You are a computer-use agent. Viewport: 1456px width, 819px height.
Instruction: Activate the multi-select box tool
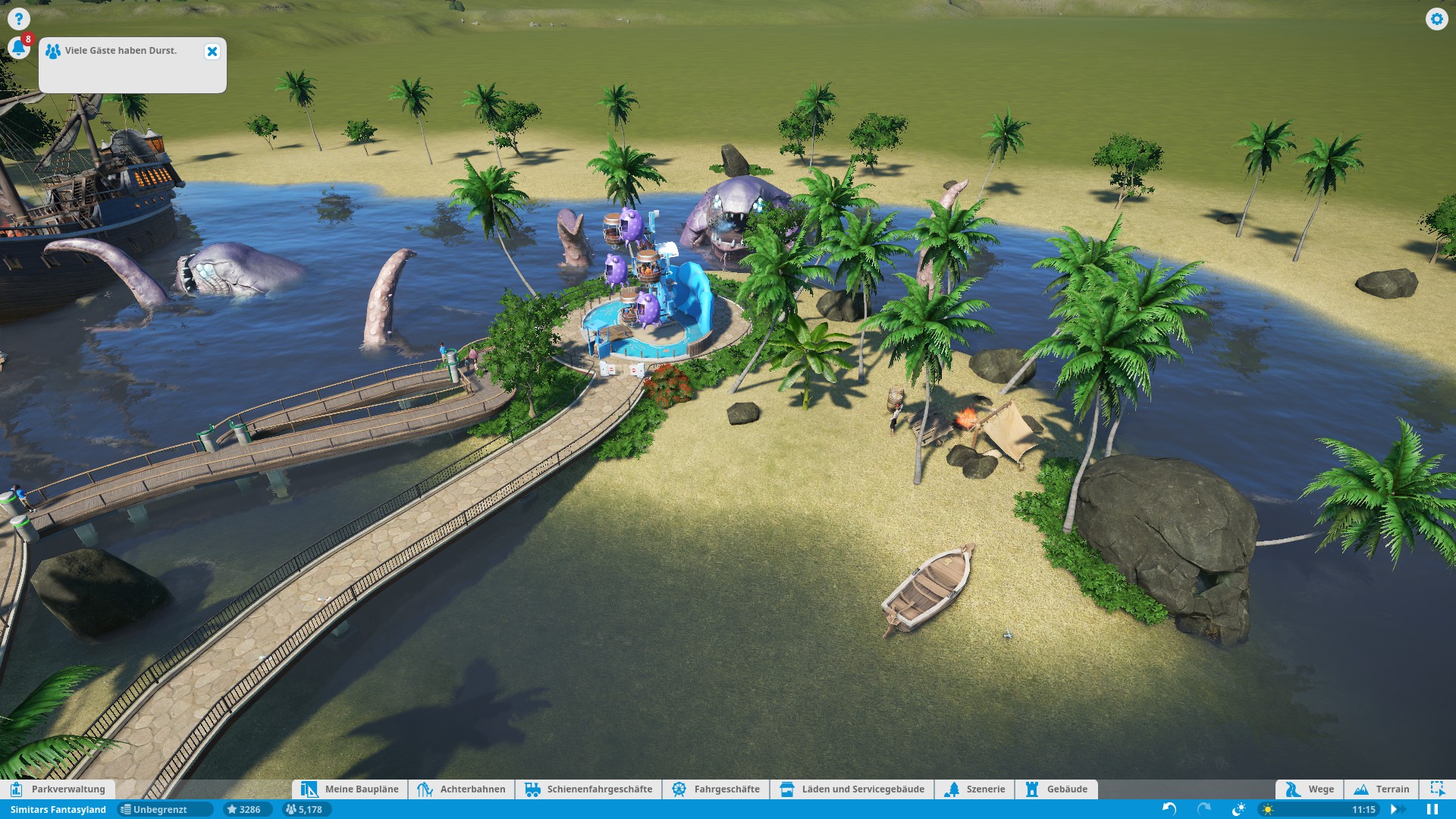coord(1437,789)
